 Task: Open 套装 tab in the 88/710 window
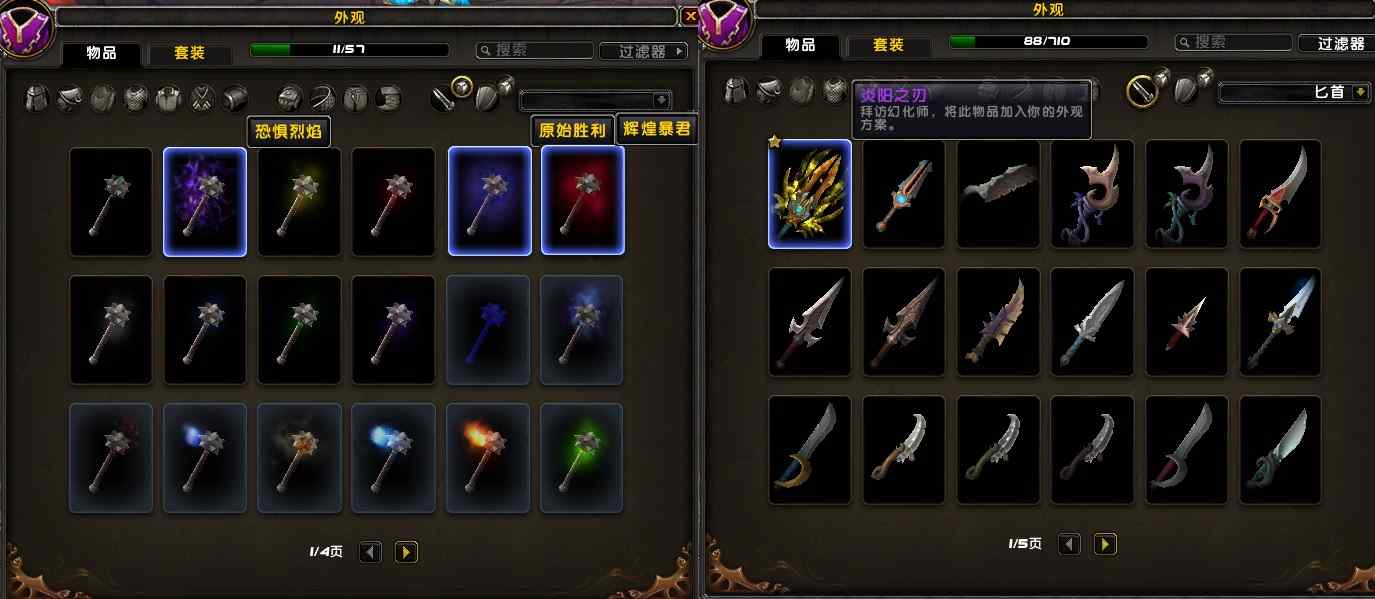(x=888, y=45)
